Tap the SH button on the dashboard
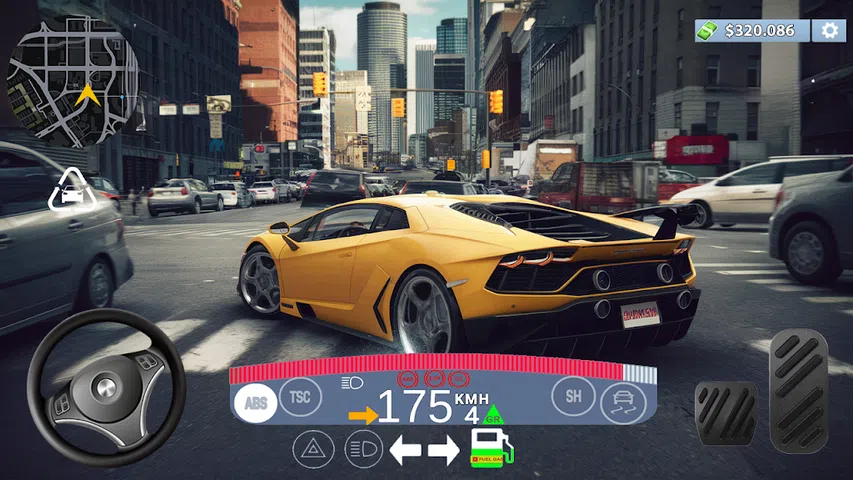The image size is (853, 480). 573,396
